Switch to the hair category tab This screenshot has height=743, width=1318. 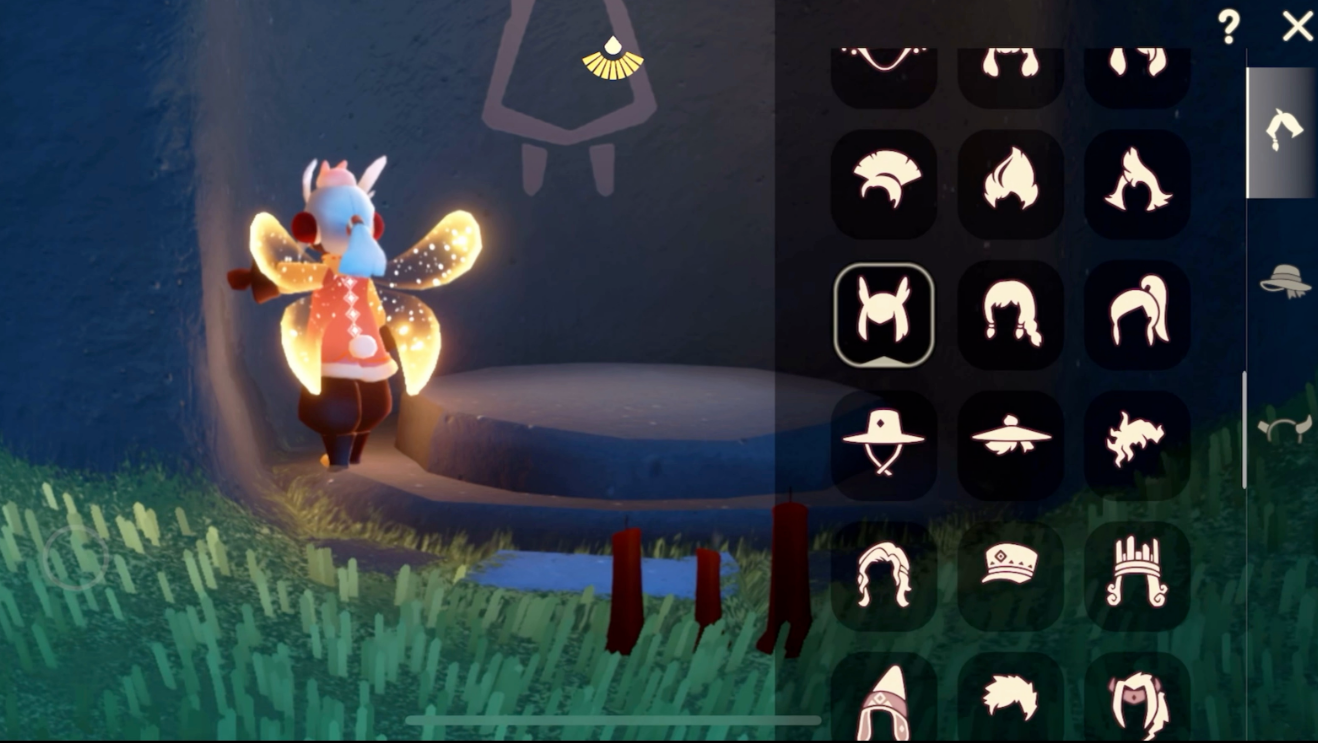pyautogui.click(x=1281, y=131)
